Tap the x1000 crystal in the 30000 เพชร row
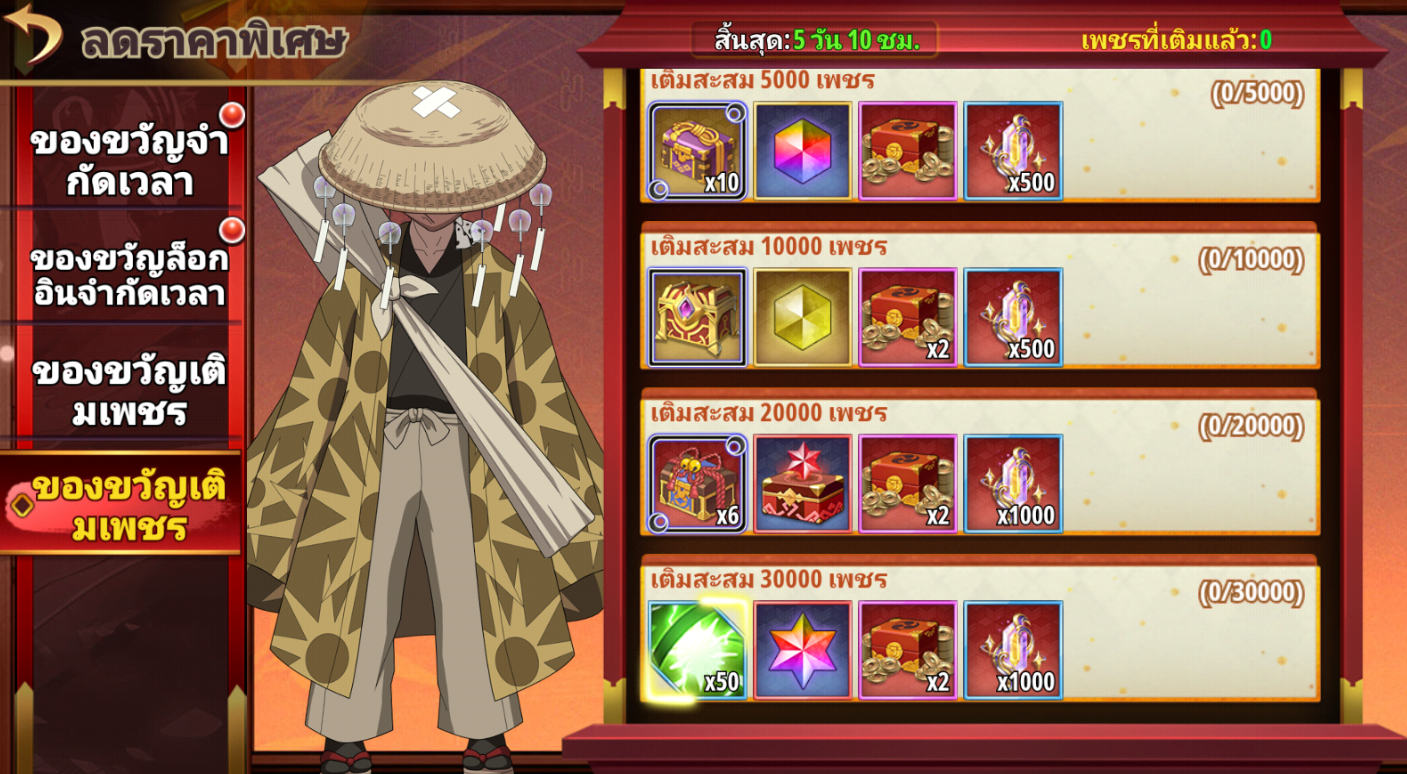This screenshot has width=1407, height=774. point(1013,650)
